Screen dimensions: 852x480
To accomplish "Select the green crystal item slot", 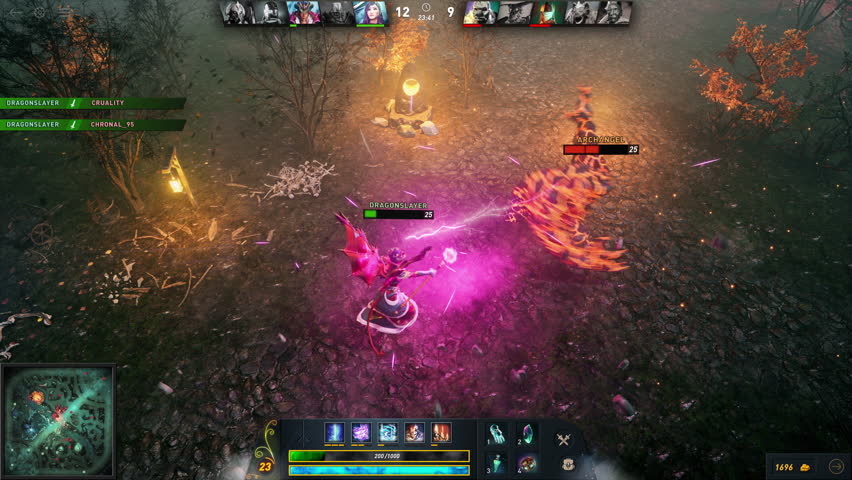I will coord(527,433).
